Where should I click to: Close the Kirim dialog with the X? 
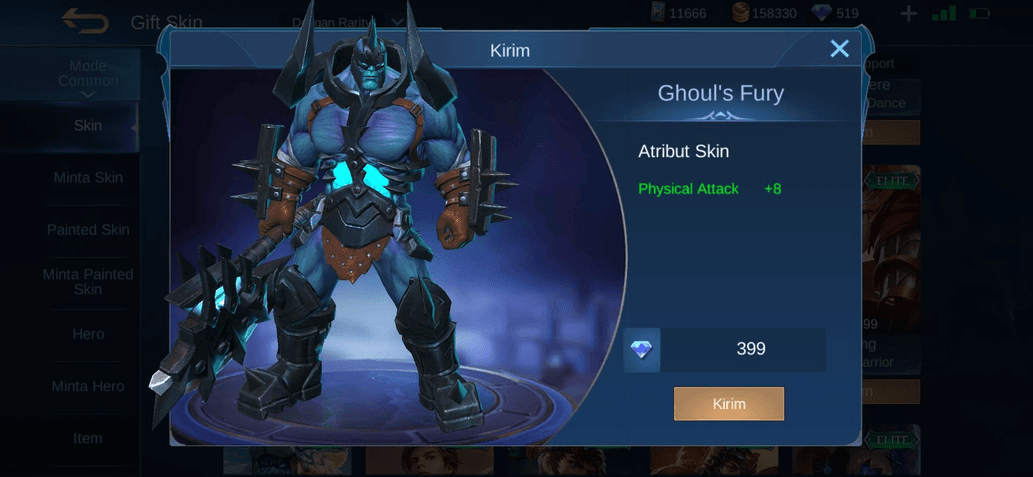839,49
